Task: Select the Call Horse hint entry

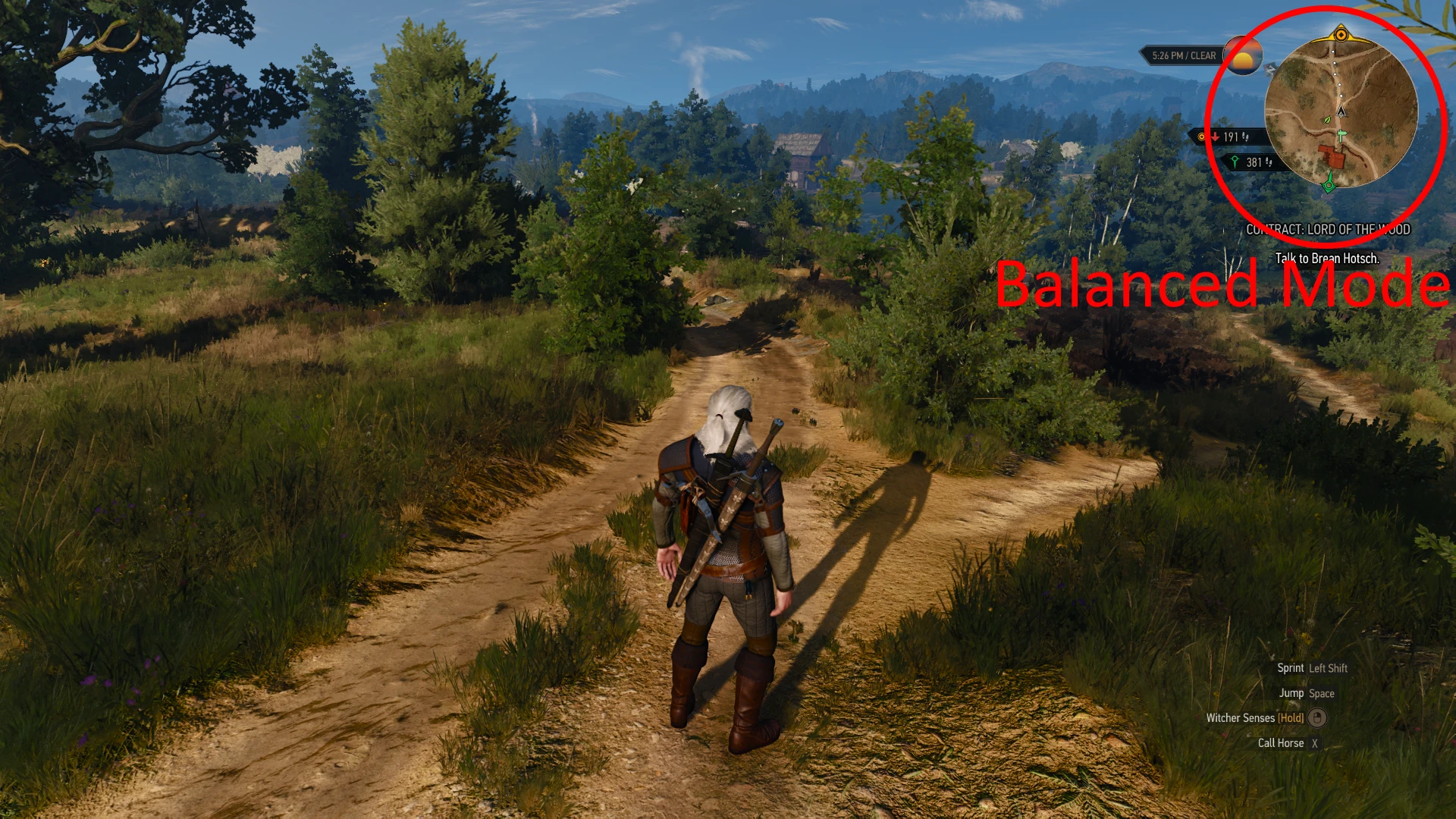Action: [1281, 742]
